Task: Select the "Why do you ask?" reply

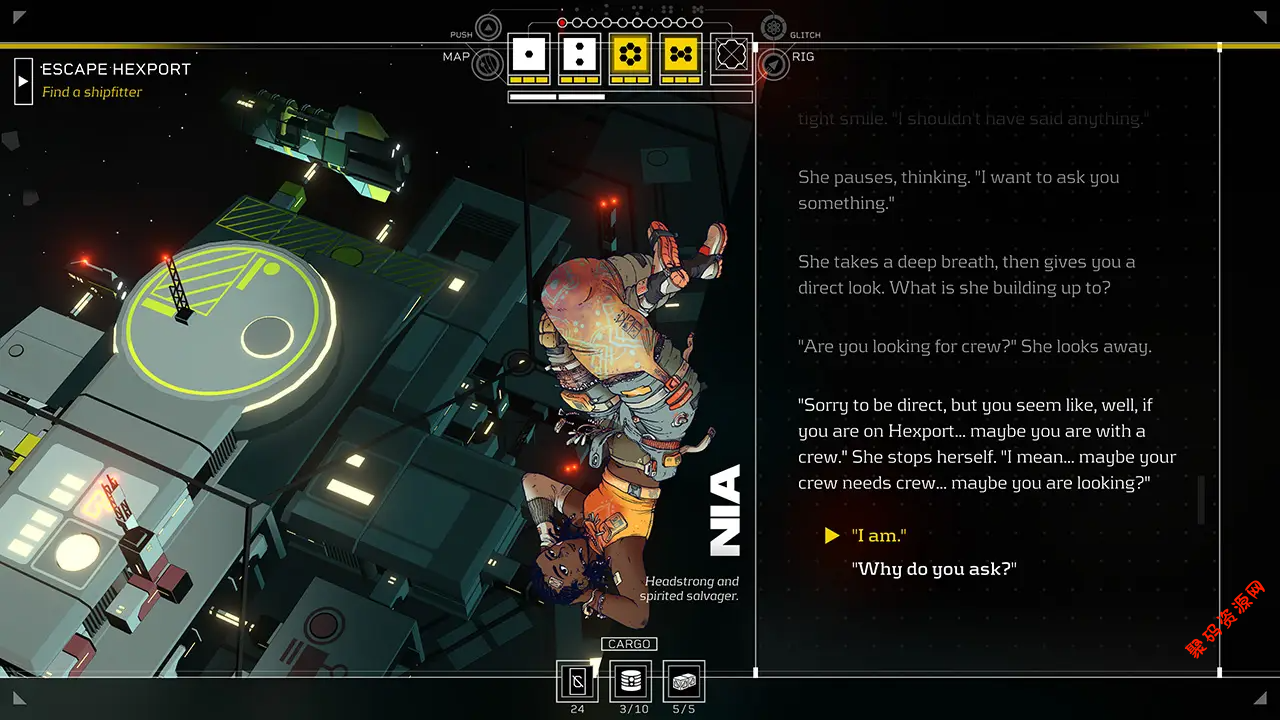Action: point(933,569)
